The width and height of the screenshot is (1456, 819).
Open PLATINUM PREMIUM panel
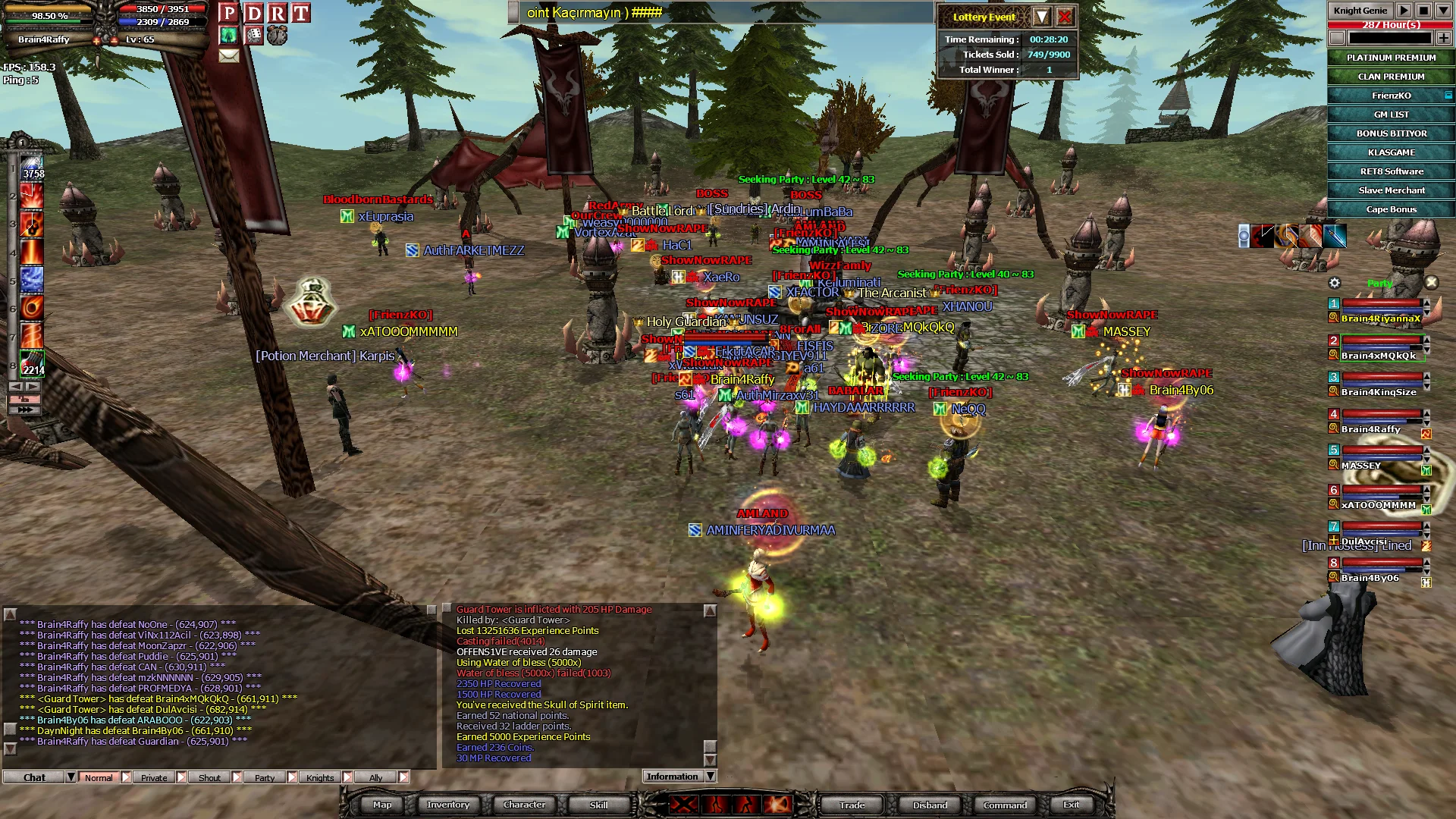[1391, 58]
